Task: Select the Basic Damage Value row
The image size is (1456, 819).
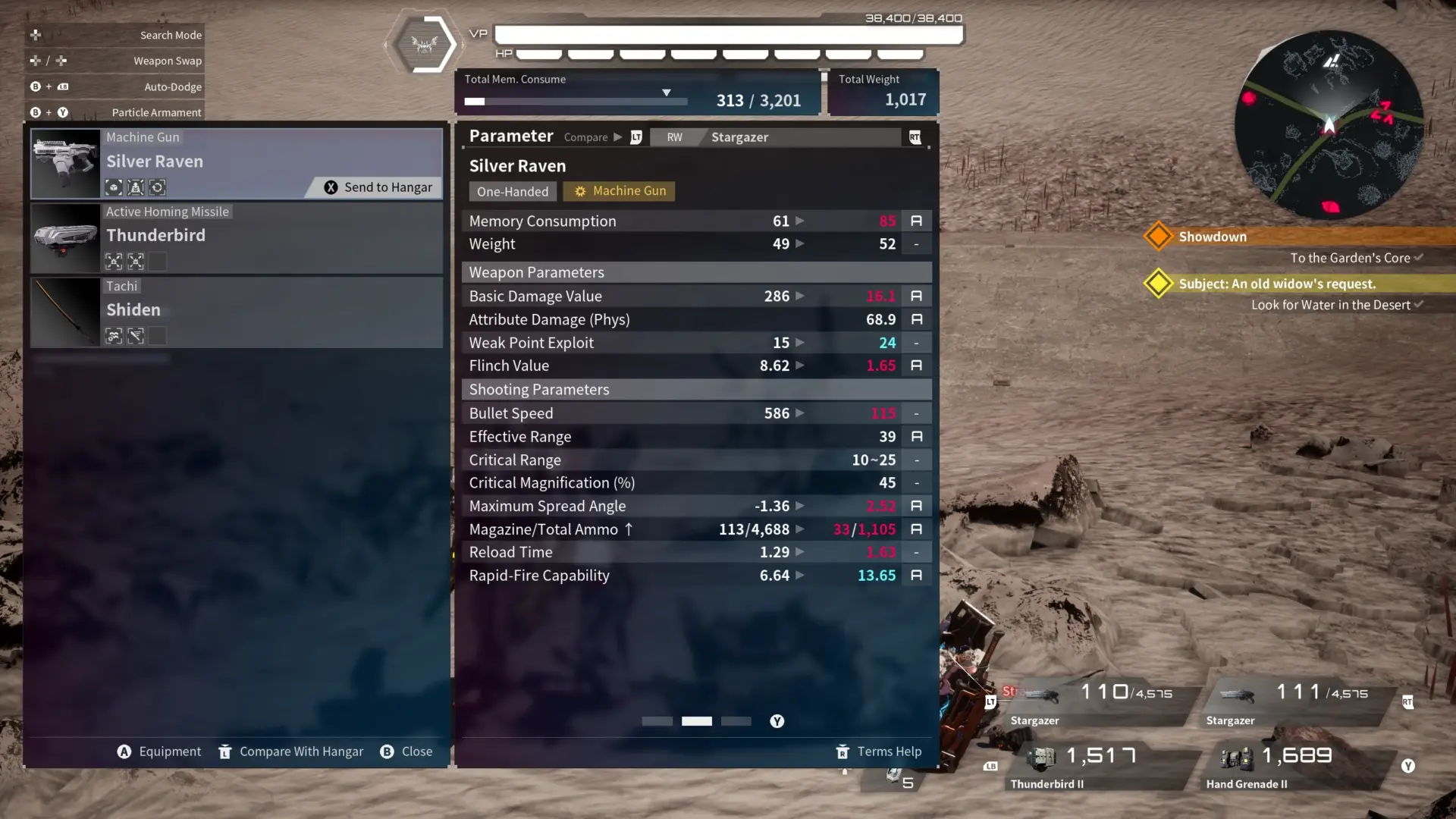Action: tap(695, 297)
